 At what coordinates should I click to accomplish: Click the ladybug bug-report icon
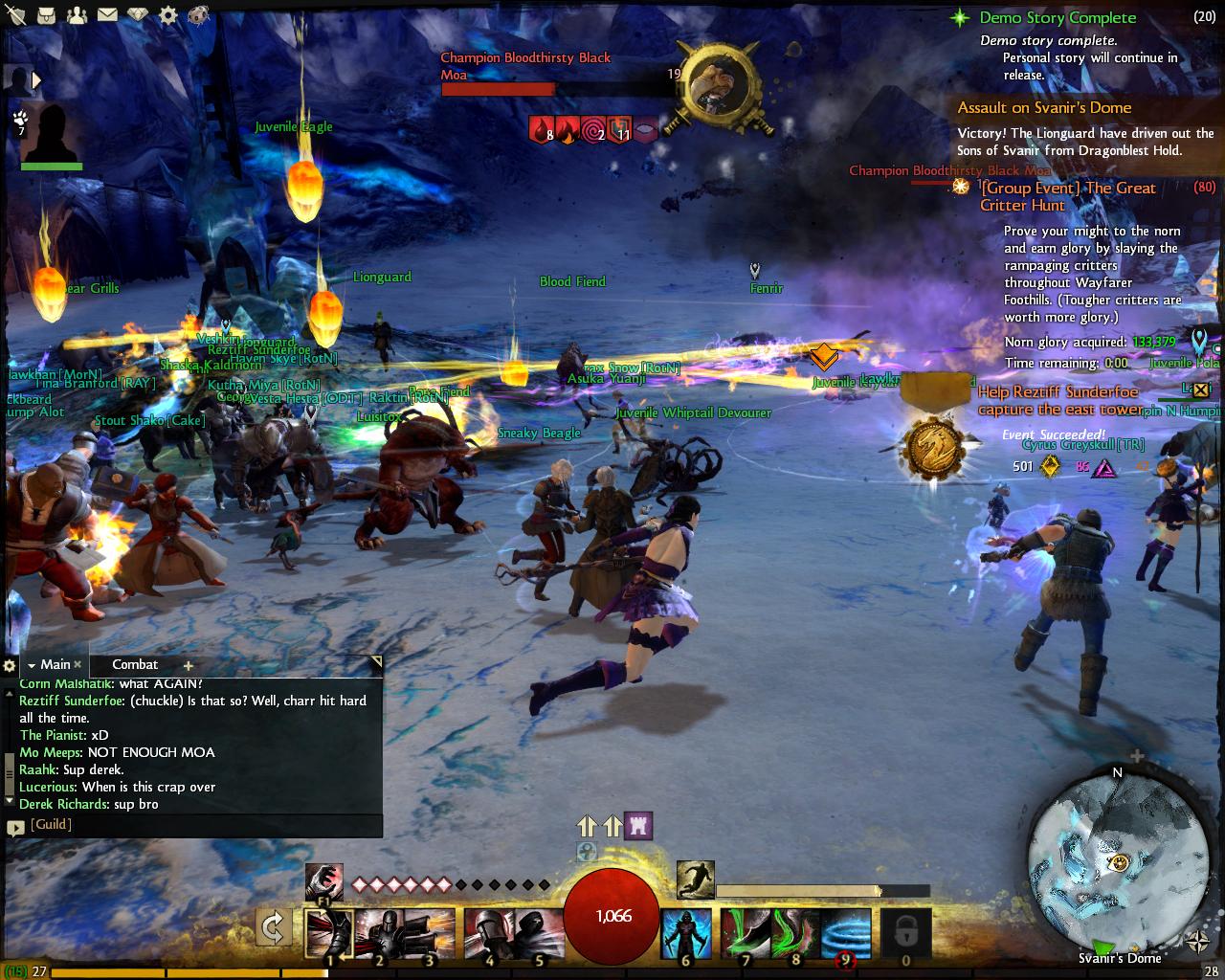click(196, 15)
